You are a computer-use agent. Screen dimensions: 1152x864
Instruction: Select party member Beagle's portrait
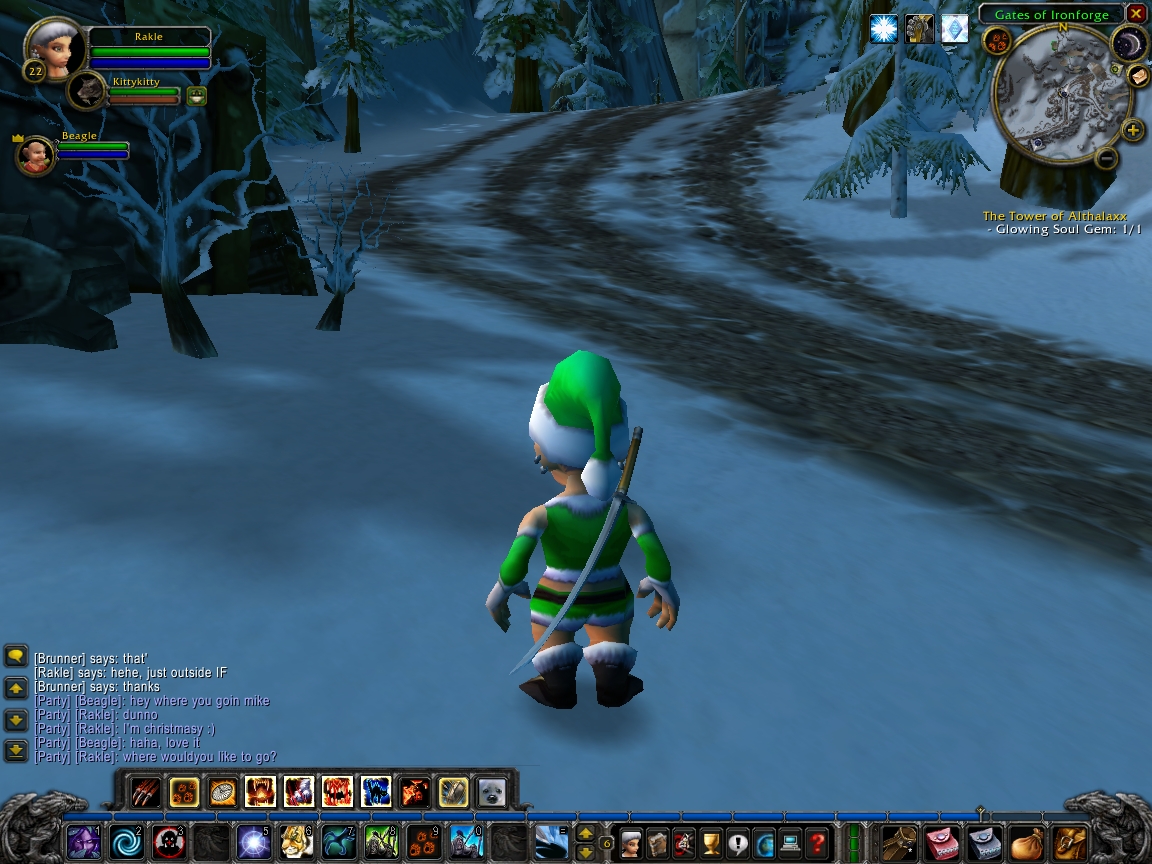point(36,156)
